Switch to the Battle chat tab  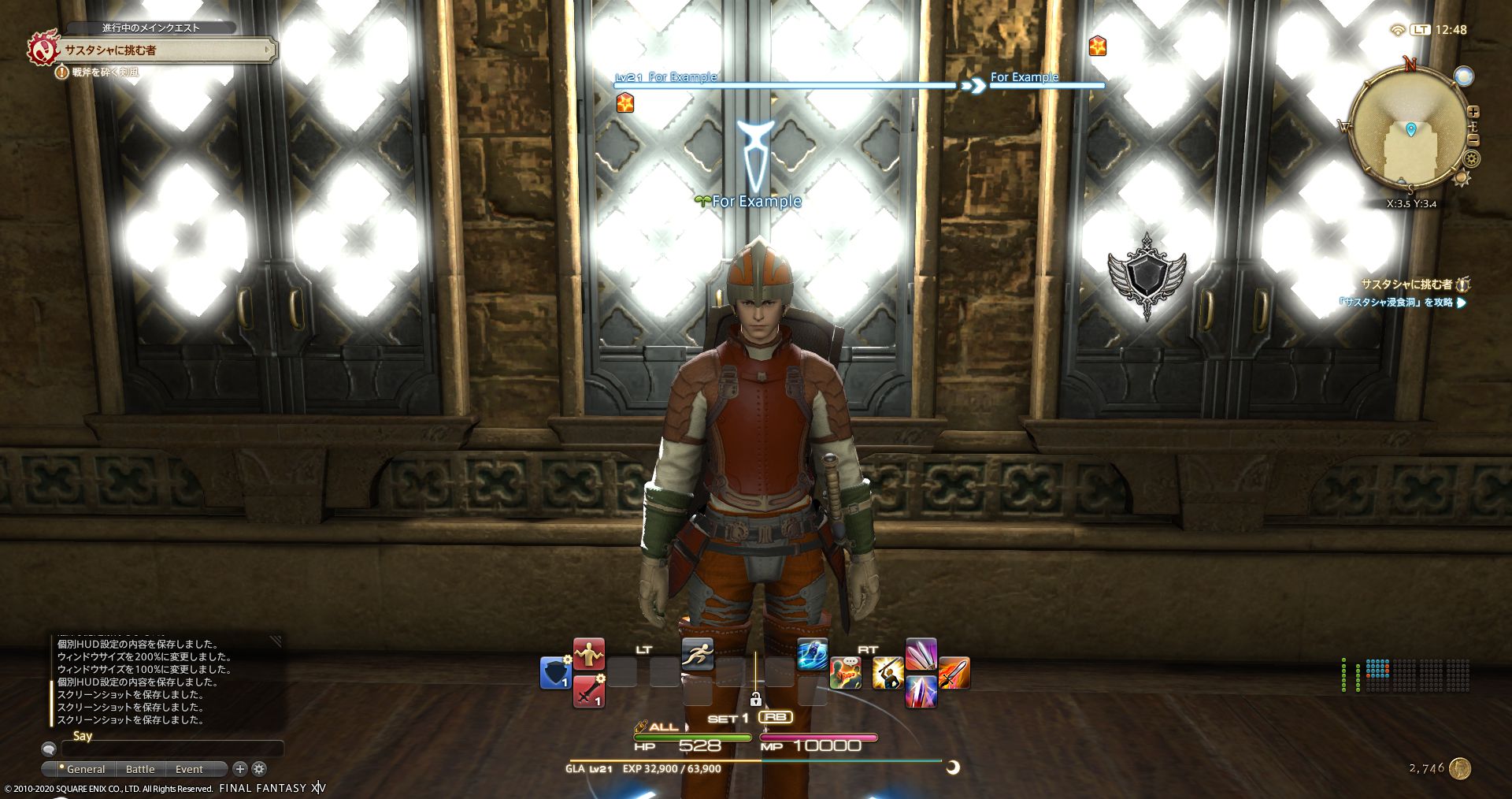(140, 769)
